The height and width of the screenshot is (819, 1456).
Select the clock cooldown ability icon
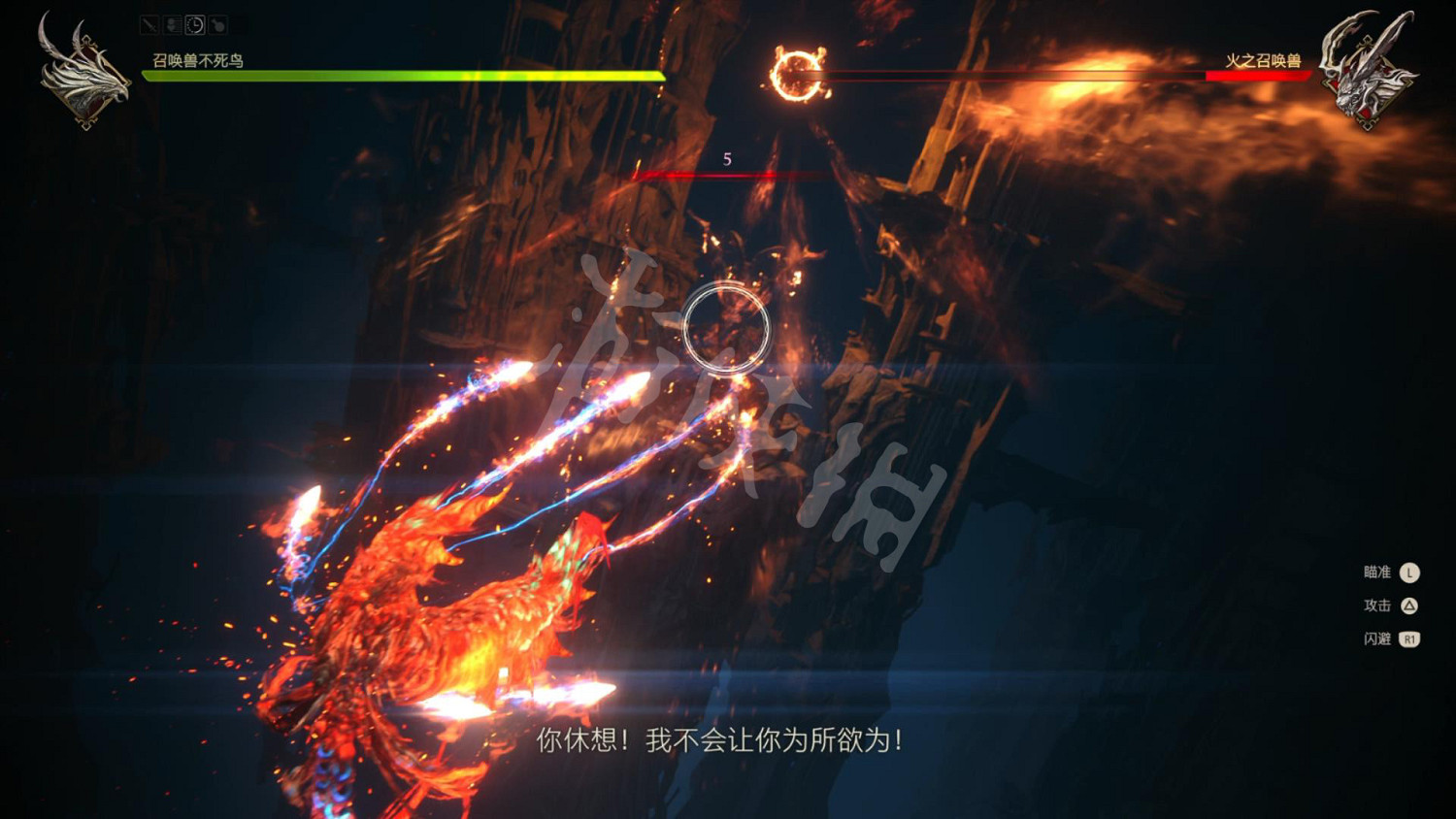point(195,25)
